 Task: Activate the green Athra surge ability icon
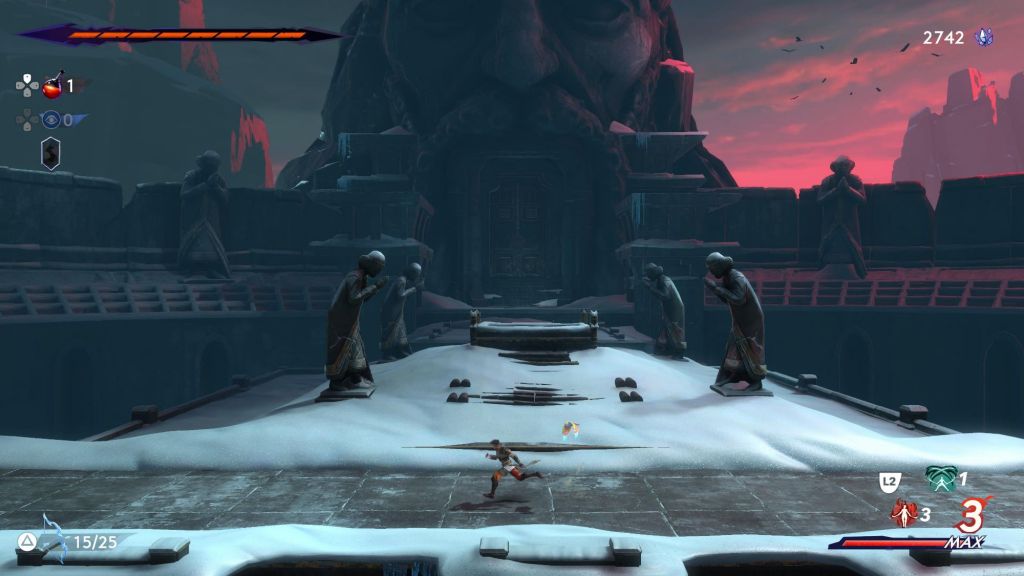pyautogui.click(x=940, y=480)
